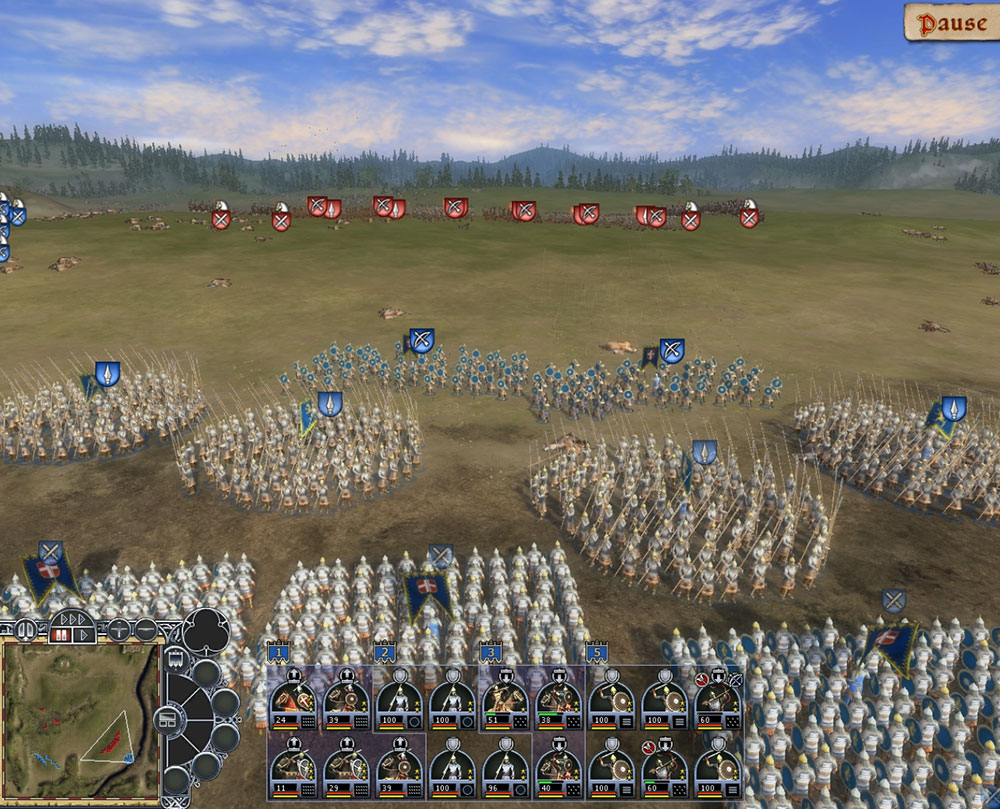Select unit group 1 tab

(279, 653)
